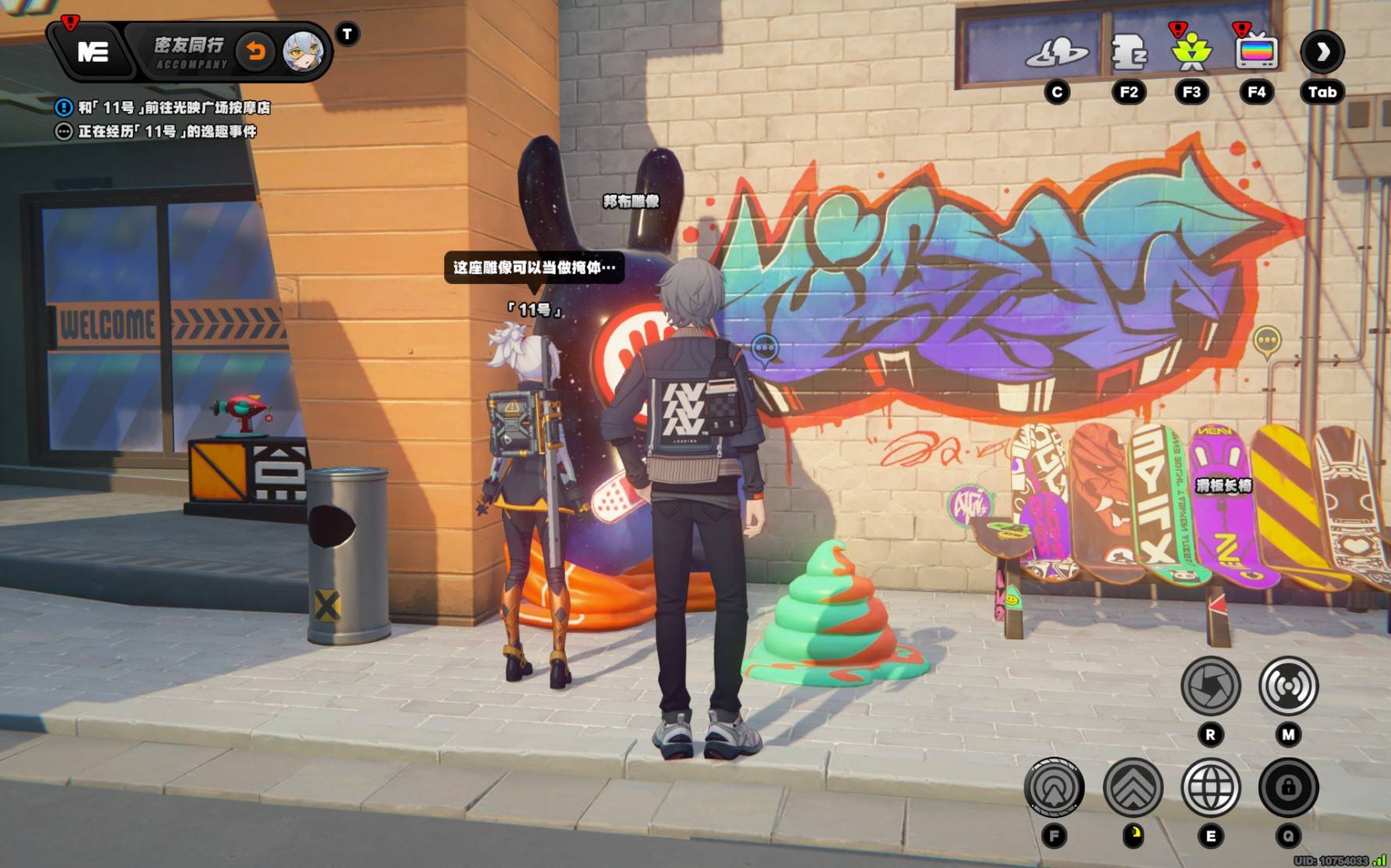1391x868 pixels.
Task: Click the yellow speech bubble interaction marker
Action: point(1266,340)
